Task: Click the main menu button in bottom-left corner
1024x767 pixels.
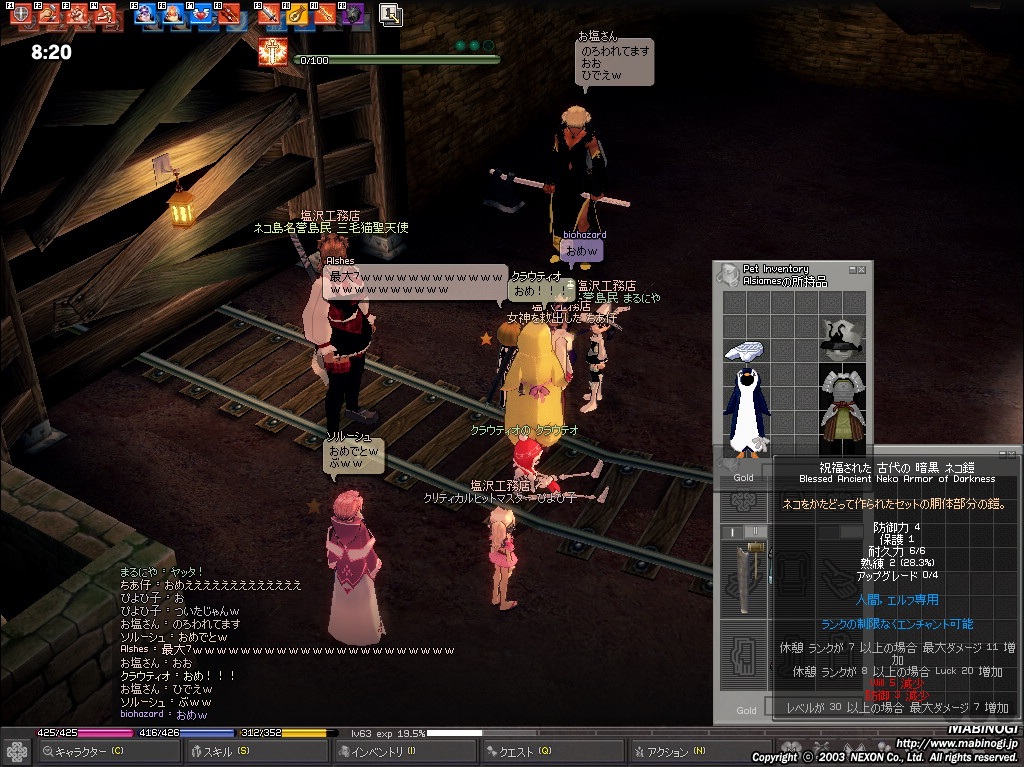Action: pos(17,751)
